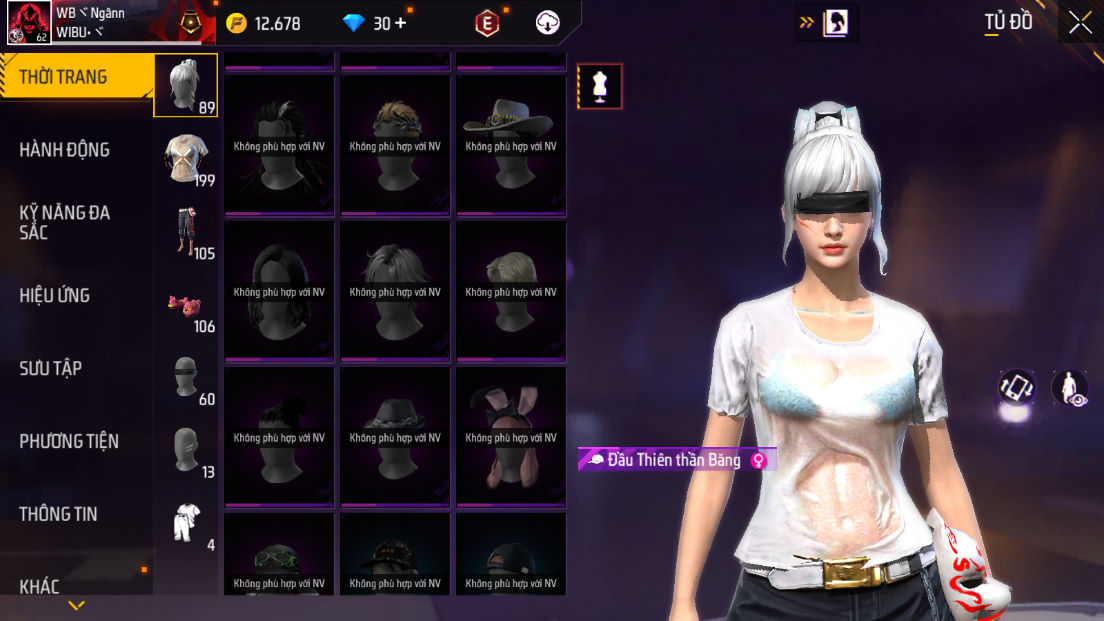The height and width of the screenshot is (621, 1104).
Task: Open the pants subcategory with 105 items
Action: click(x=187, y=232)
